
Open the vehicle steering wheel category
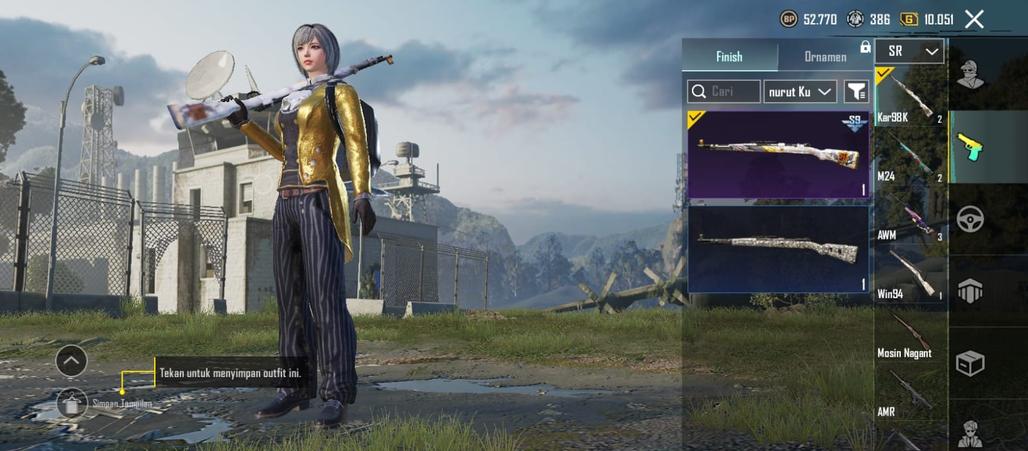[969, 219]
